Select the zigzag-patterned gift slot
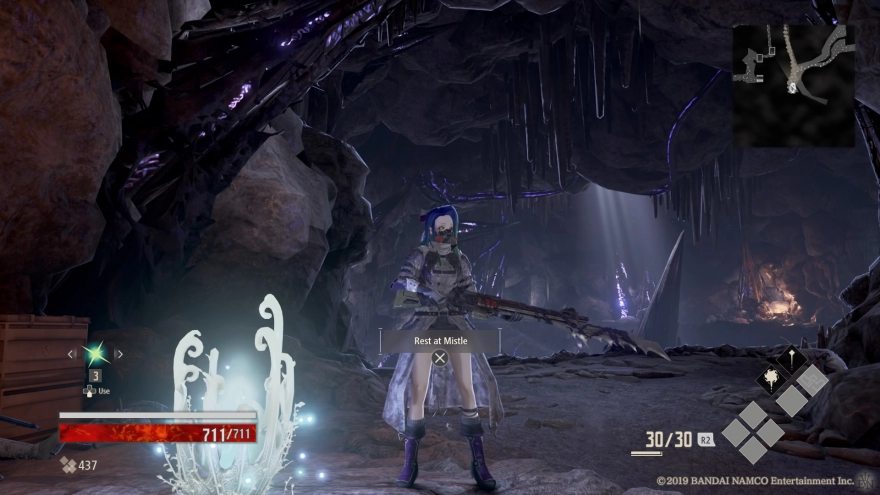Image resolution: width=880 pixels, height=495 pixels. pos(812,379)
